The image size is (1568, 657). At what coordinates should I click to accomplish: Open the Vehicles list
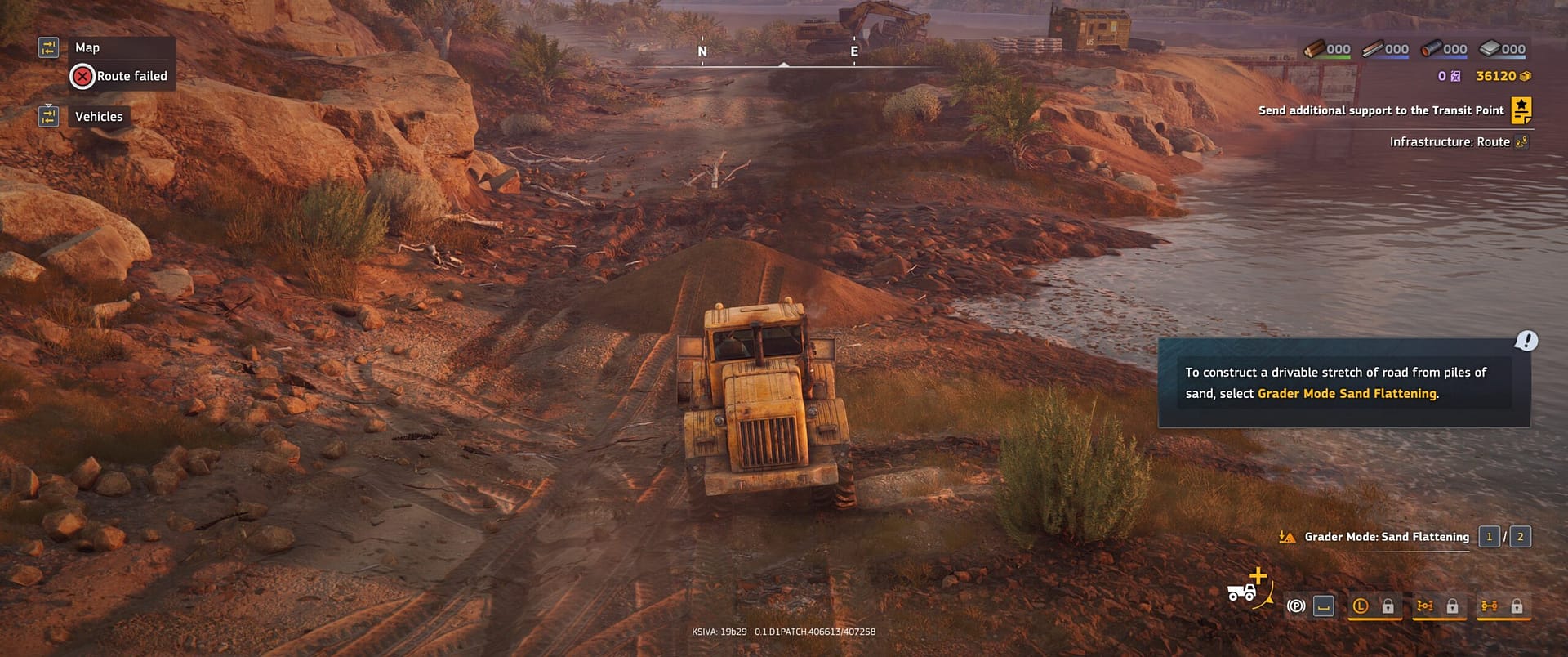click(x=98, y=117)
